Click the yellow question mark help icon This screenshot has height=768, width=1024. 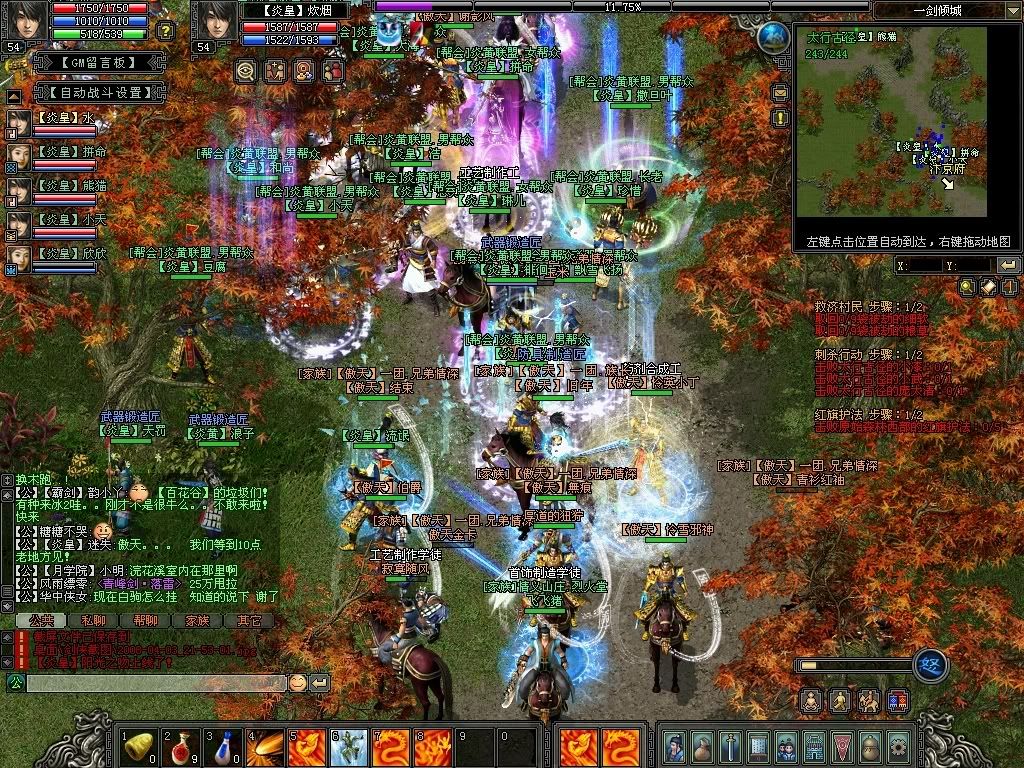165,31
